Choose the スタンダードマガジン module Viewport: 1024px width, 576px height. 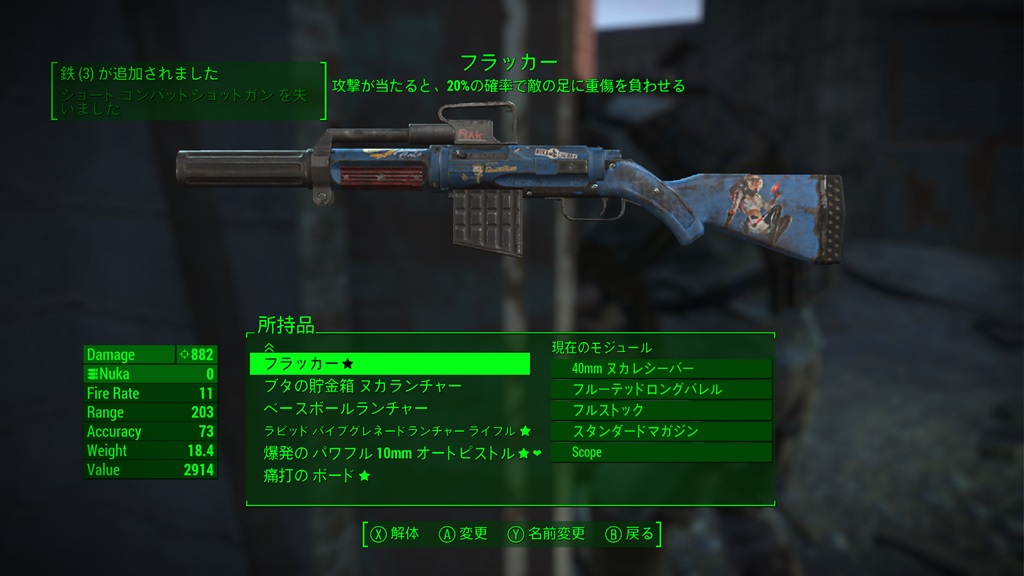pyautogui.click(x=661, y=431)
